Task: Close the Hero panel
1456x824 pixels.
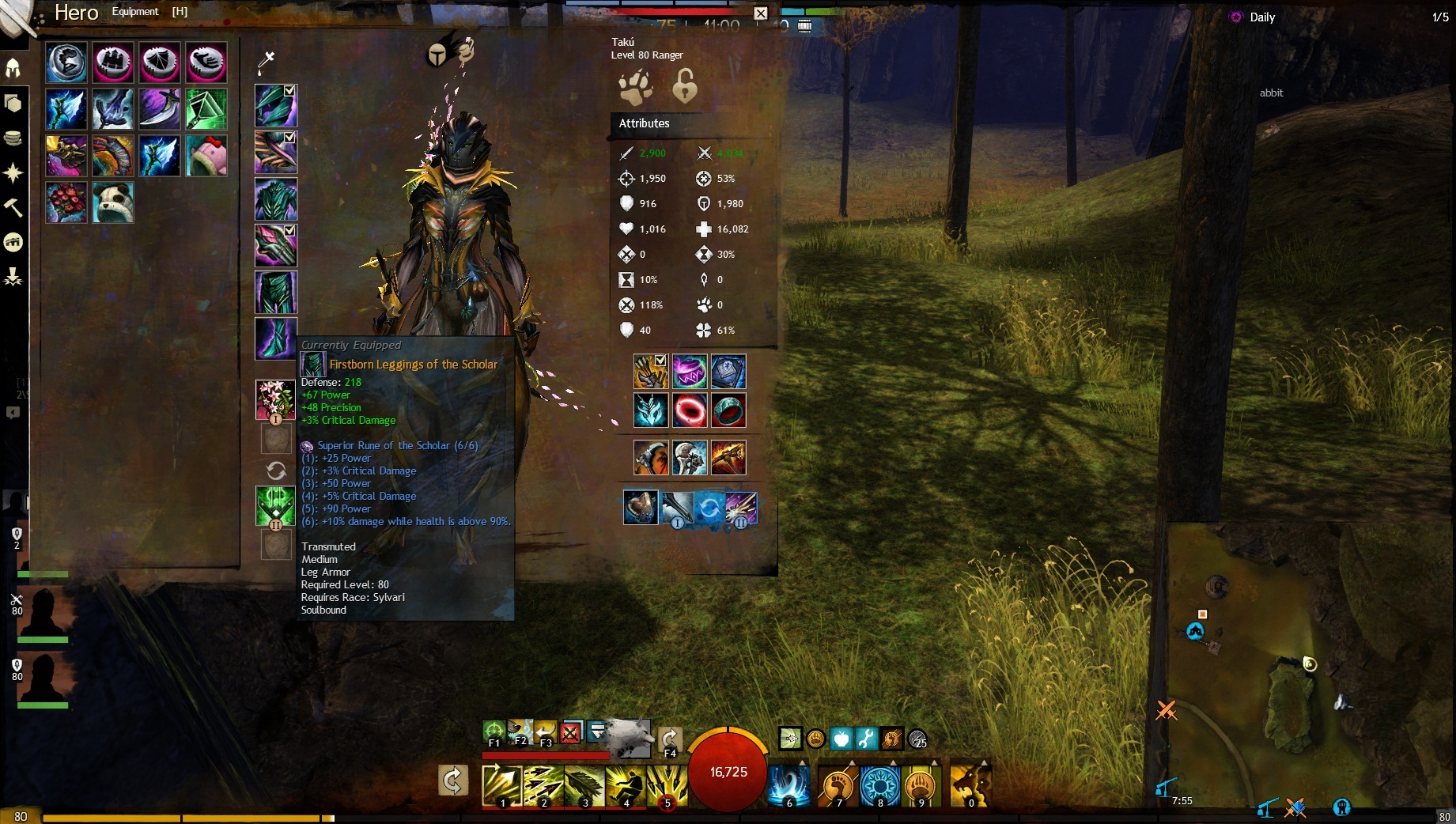Action: pyautogui.click(x=760, y=13)
